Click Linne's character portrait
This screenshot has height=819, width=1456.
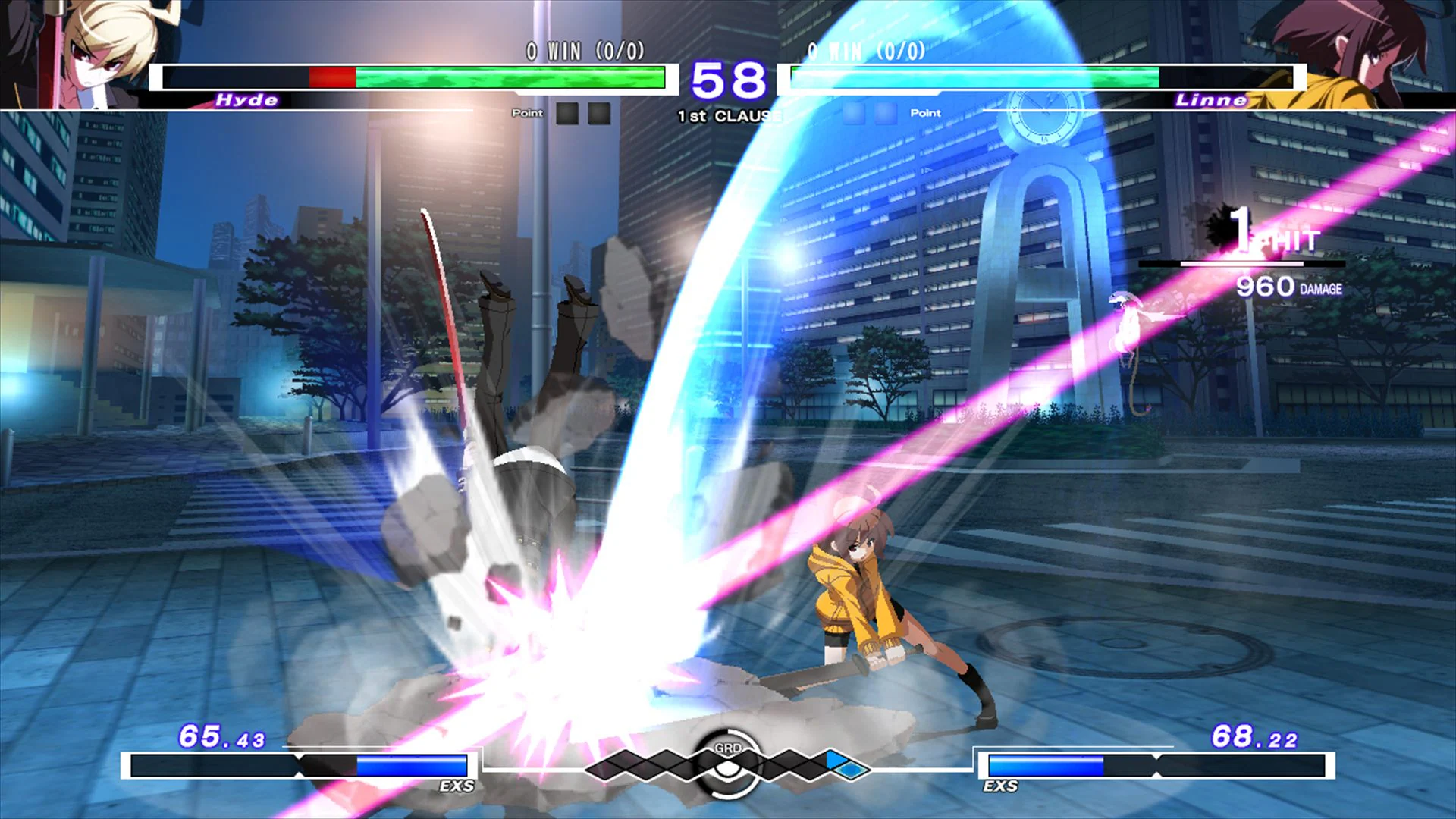click(1380, 53)
